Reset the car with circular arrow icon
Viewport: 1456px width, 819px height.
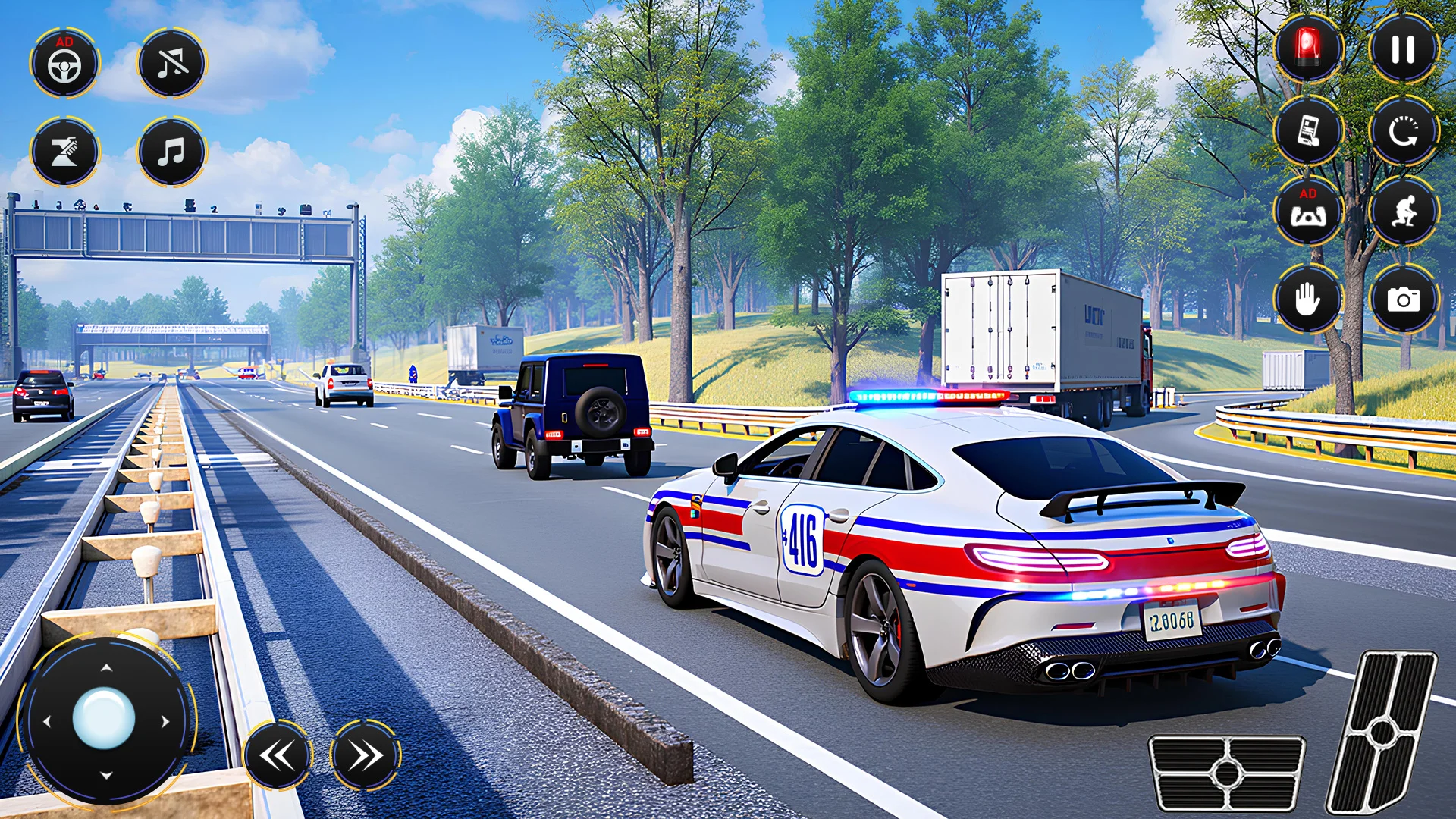1403,131
